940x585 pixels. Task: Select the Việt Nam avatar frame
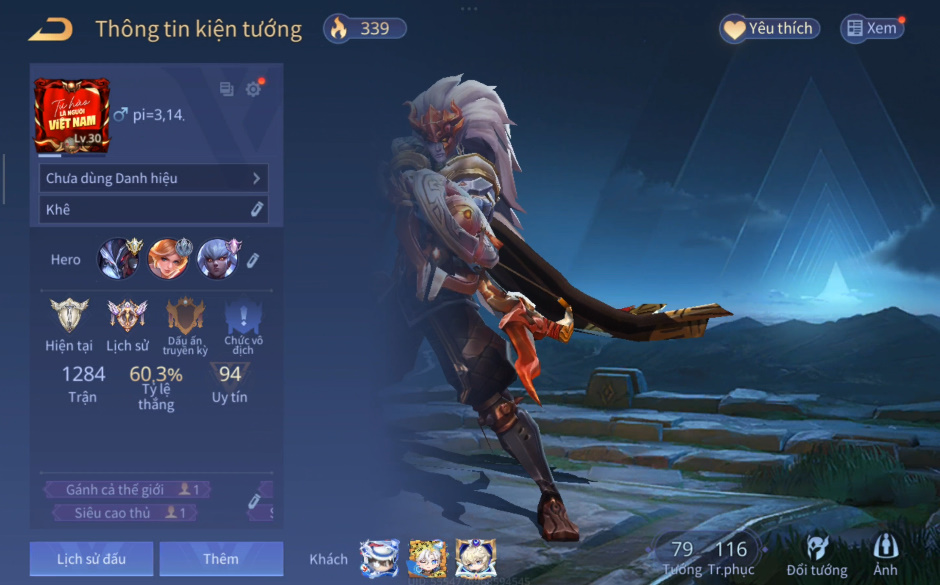[x=72, y=115]
